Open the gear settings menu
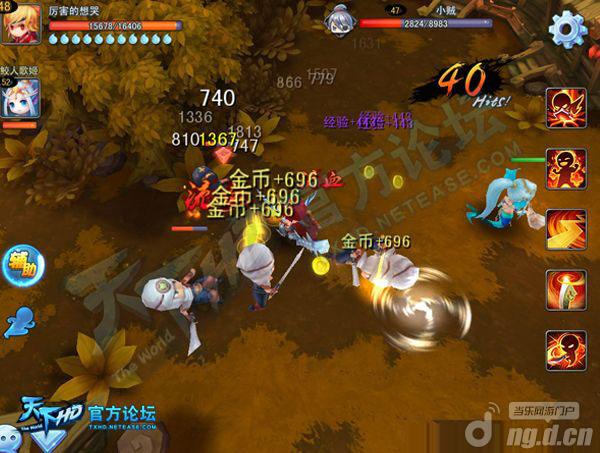600x453 pixels. pyautogui.click(x=567, y=29)
